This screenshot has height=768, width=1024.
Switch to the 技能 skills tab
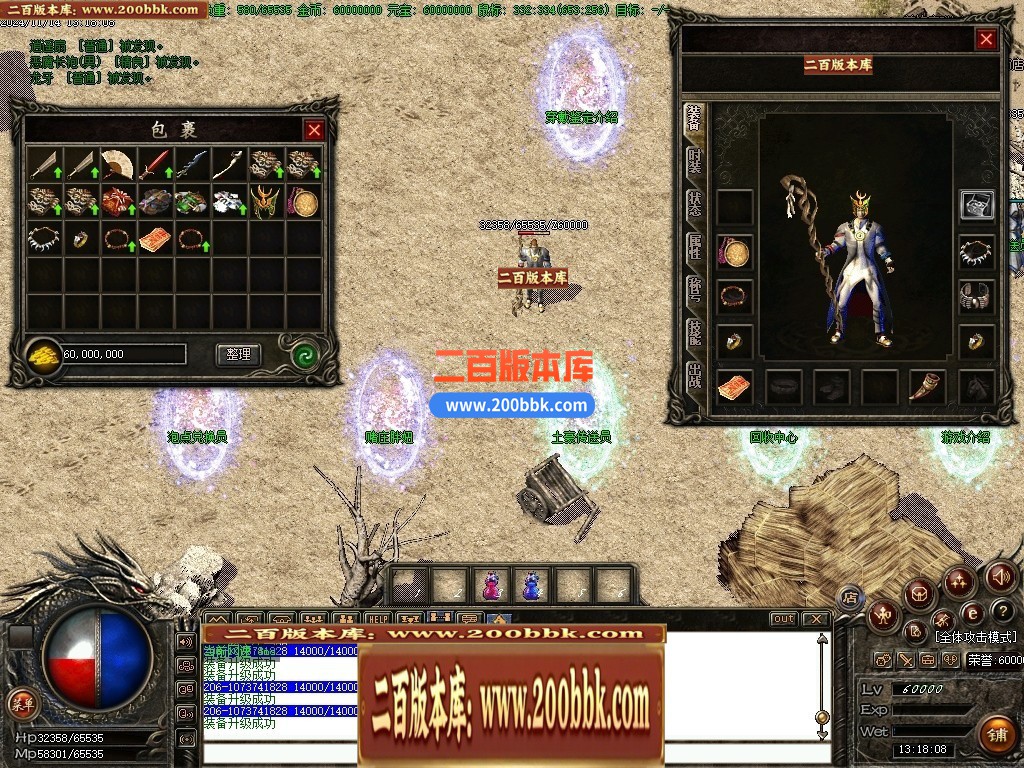click(x=694, y=332)
